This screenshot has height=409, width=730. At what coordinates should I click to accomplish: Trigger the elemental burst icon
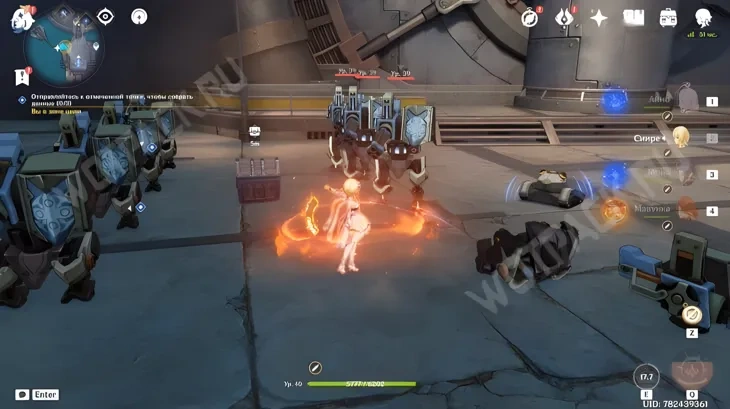pos(692,372)
